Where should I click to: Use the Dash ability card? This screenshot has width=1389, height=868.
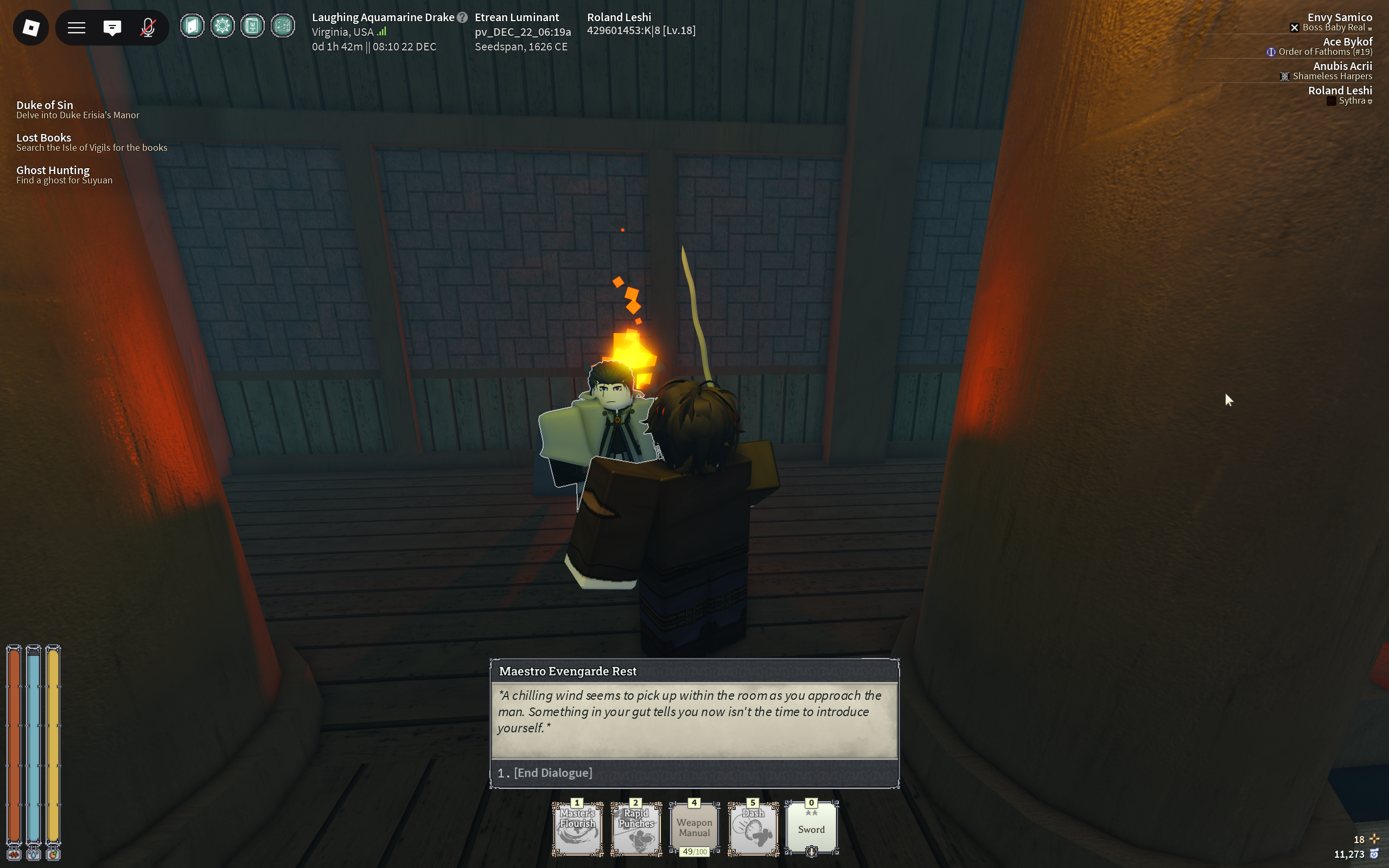click(x=753, y=827)
